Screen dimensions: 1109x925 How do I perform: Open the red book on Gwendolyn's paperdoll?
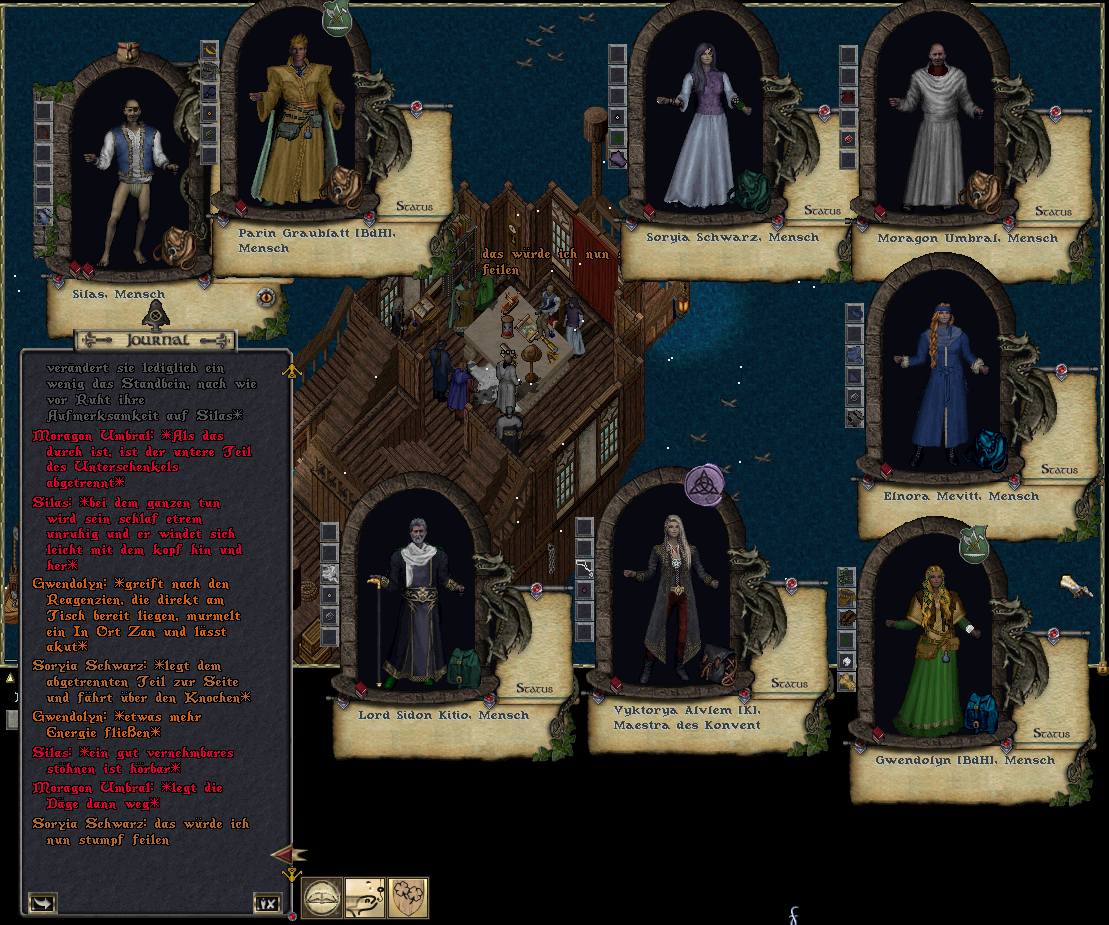879,735
